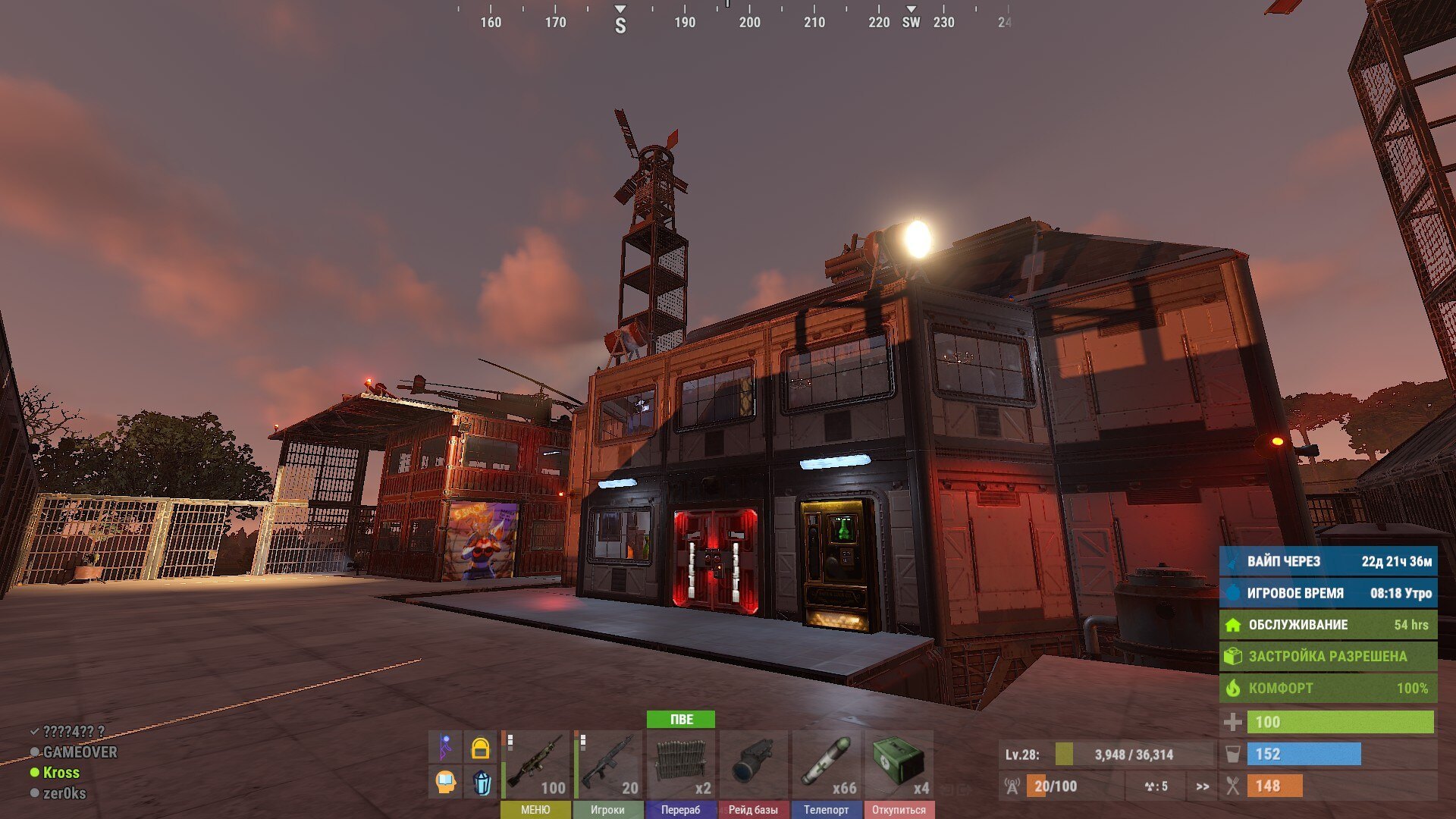Click the Перераб recycler button

(680, 810)
